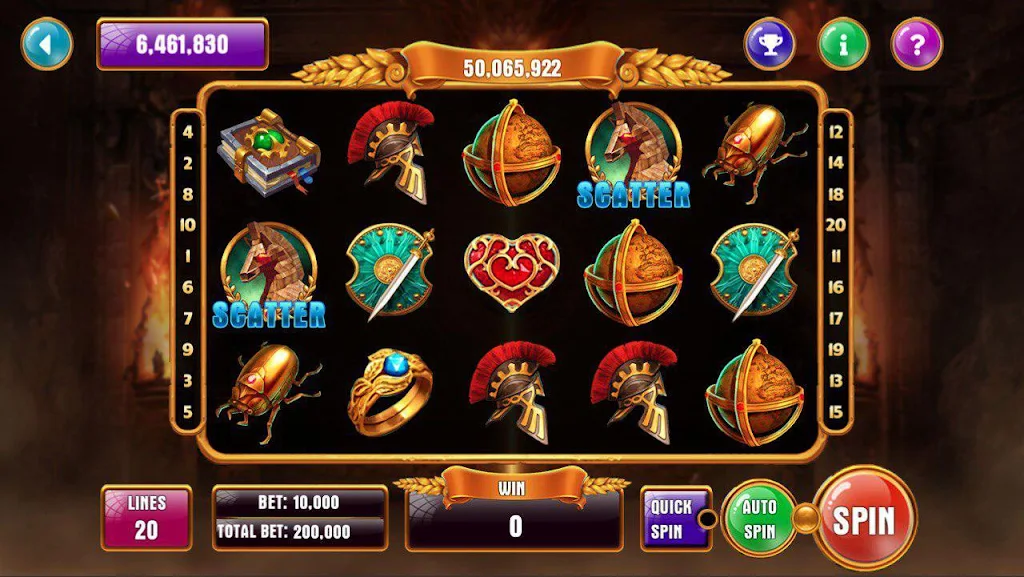Go back with the blue arrow button
This screenshot has height=577, width=1024.
click(x=46, y=44)
